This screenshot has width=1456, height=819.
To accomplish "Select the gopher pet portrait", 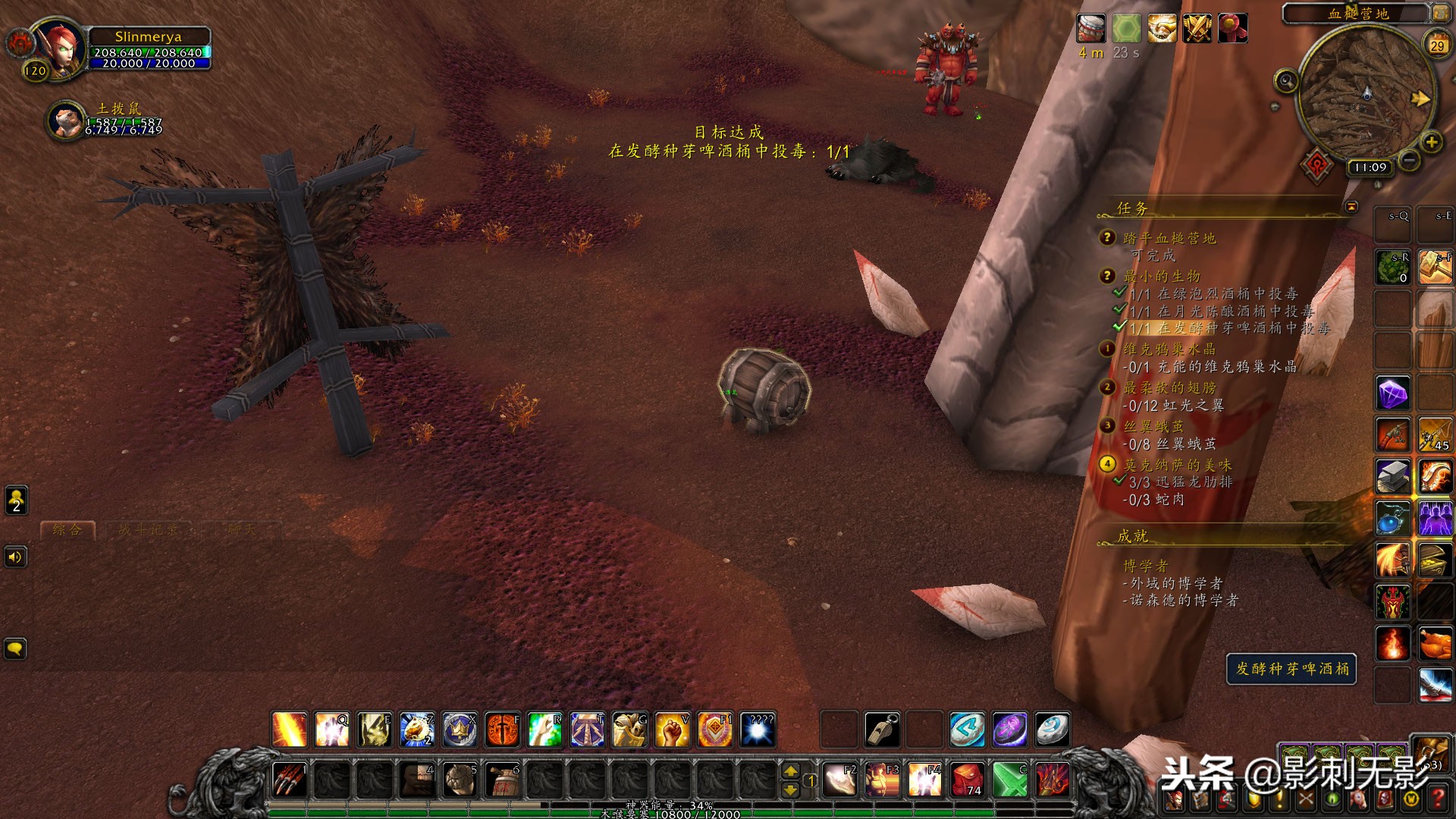I will click(65, 121).
